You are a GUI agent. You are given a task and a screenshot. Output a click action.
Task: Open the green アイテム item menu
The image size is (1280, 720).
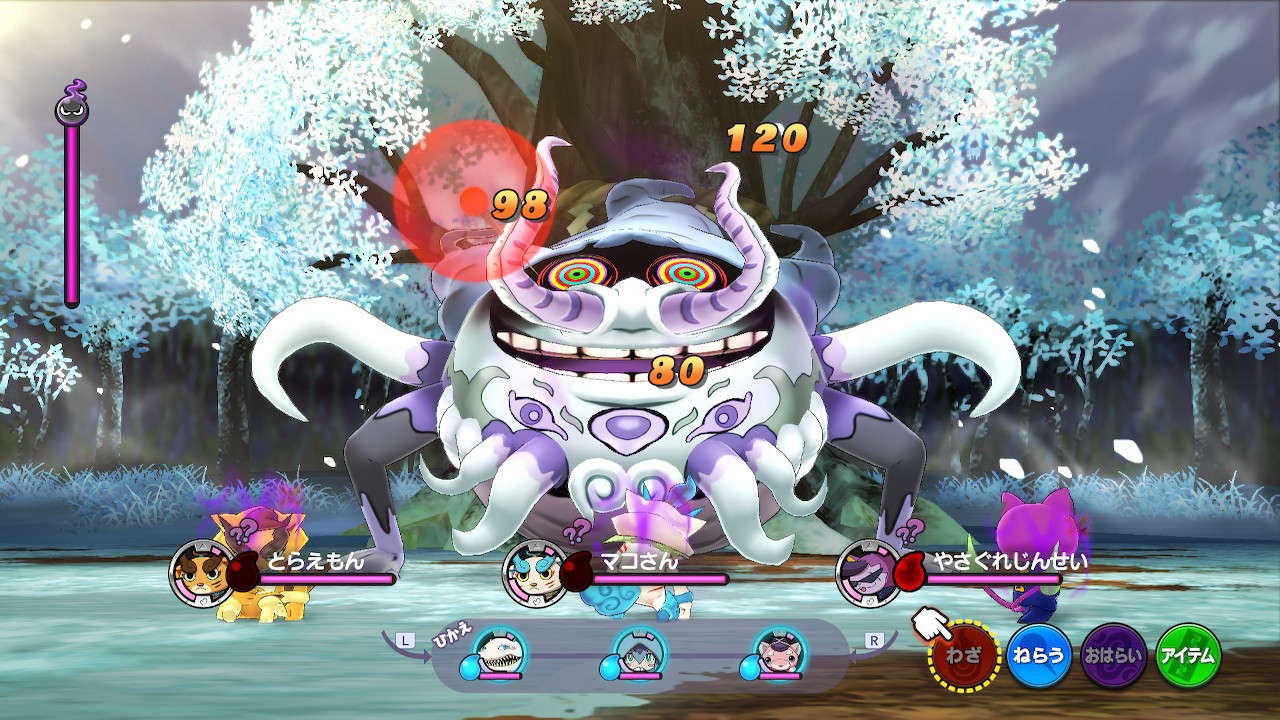[x=1188, y=656]
